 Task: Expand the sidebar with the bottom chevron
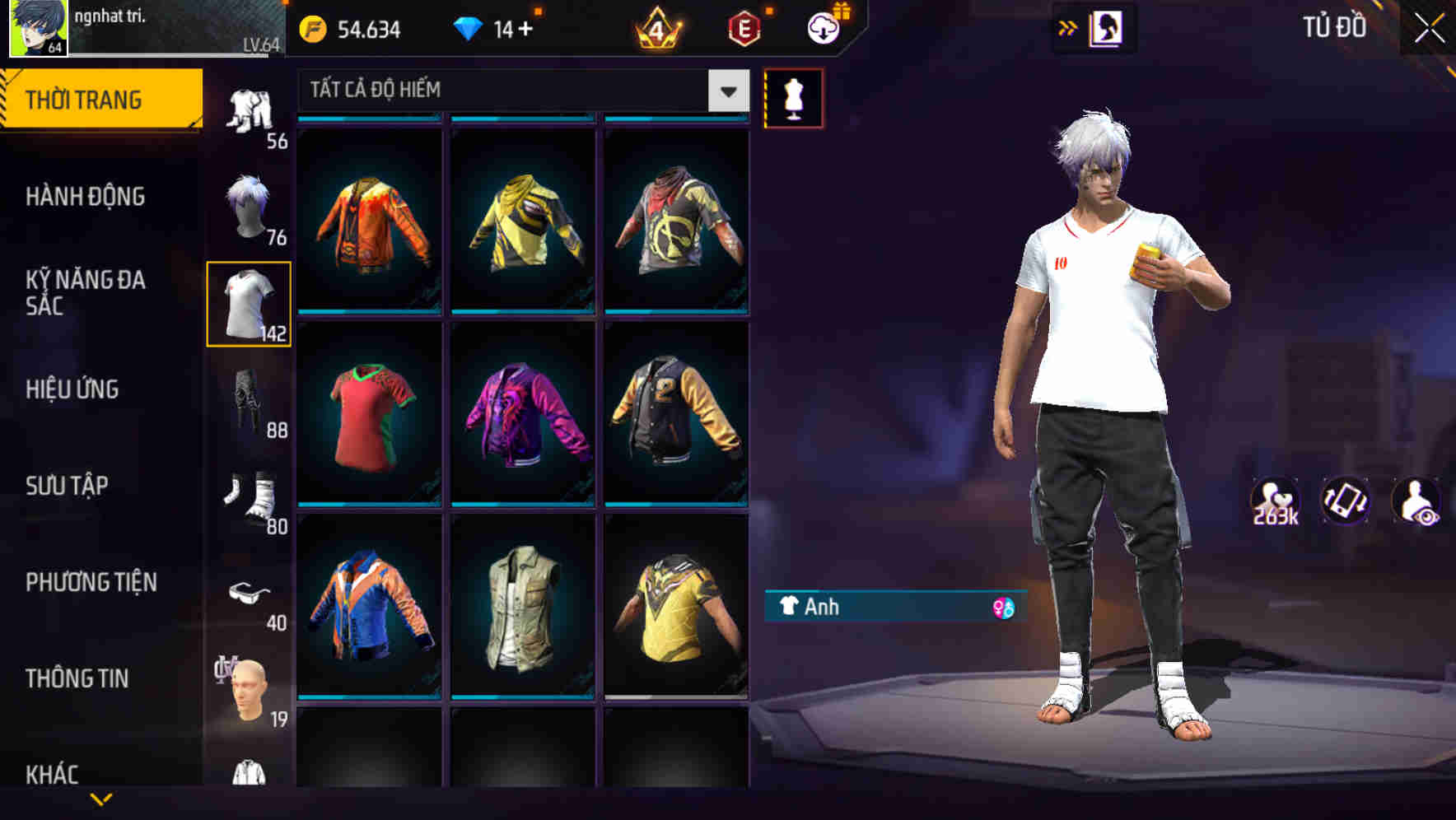[x=103, y=800]
